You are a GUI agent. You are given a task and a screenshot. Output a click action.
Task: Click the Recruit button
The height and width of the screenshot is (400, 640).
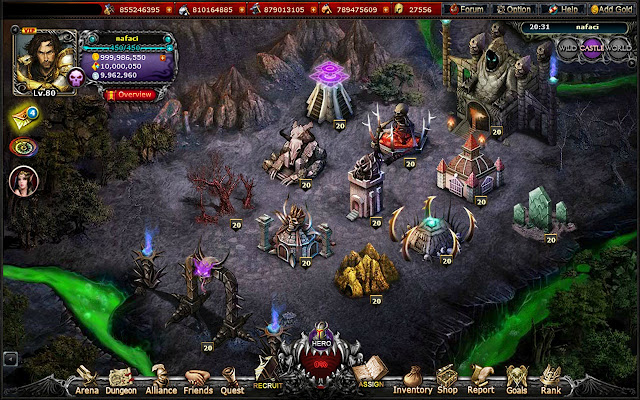[x=268, y=377]
